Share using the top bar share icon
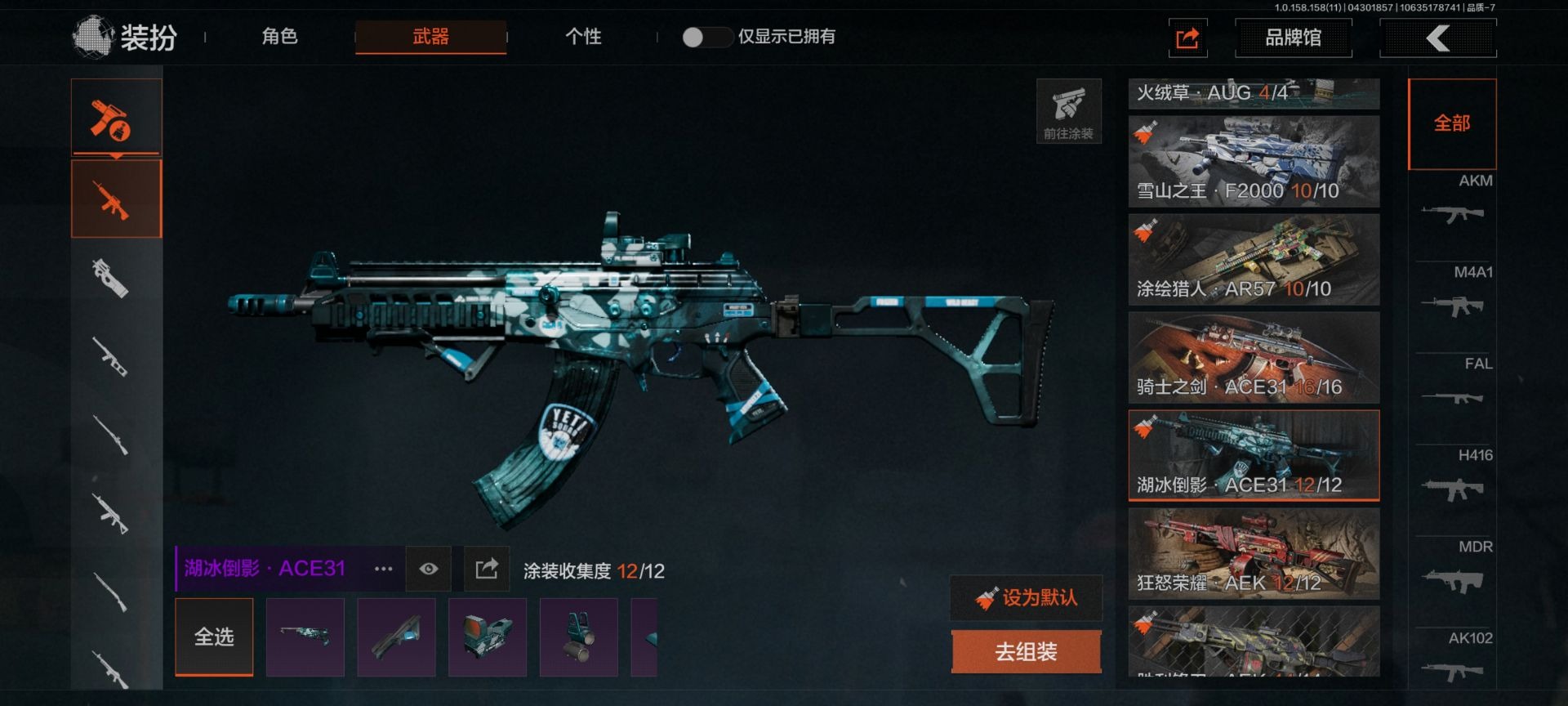Screen dimensions: 1568x706 1187,38
